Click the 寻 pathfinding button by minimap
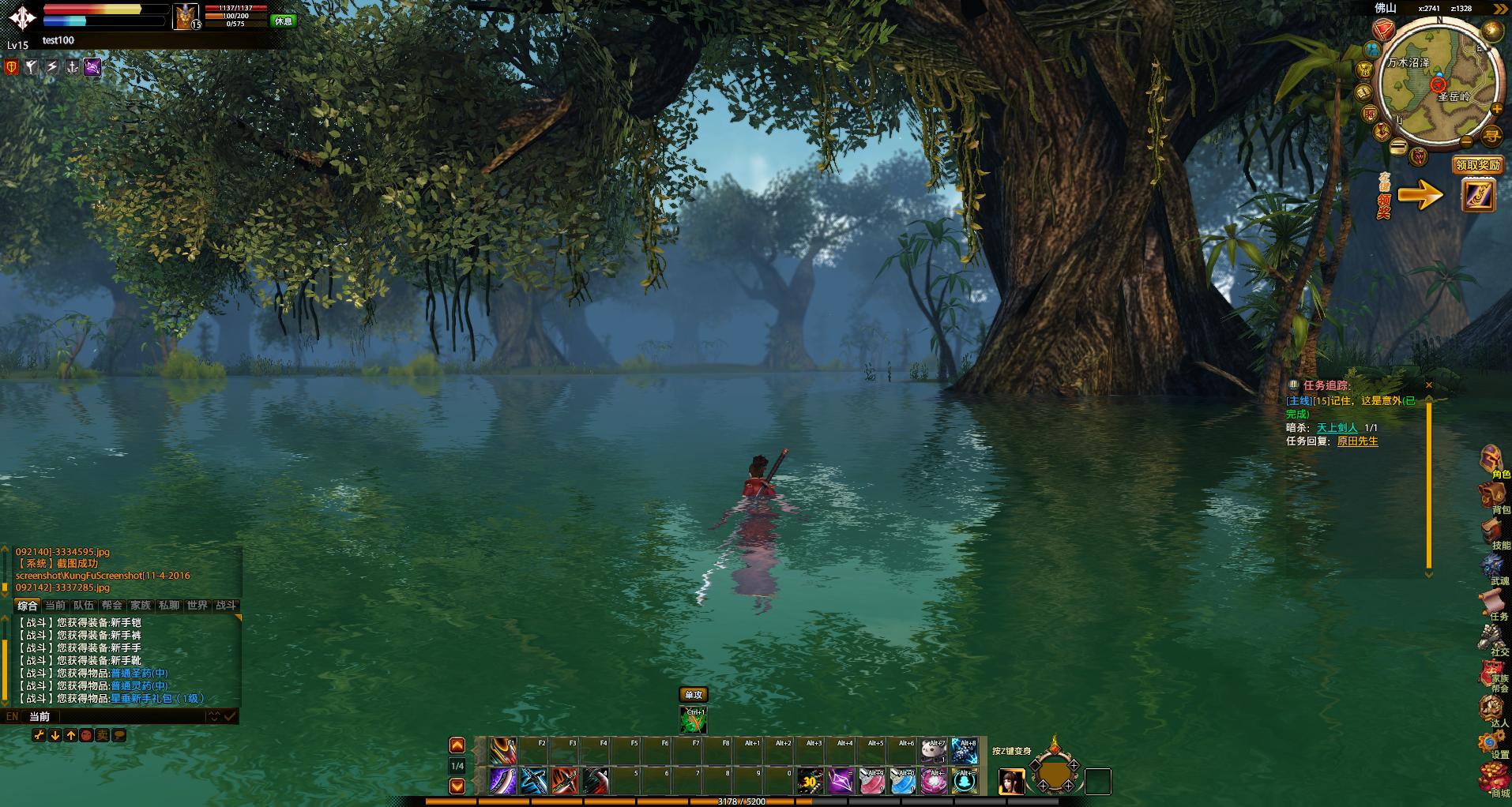Viewport: 1512px width, 807px height. (x=1491, y=135)
